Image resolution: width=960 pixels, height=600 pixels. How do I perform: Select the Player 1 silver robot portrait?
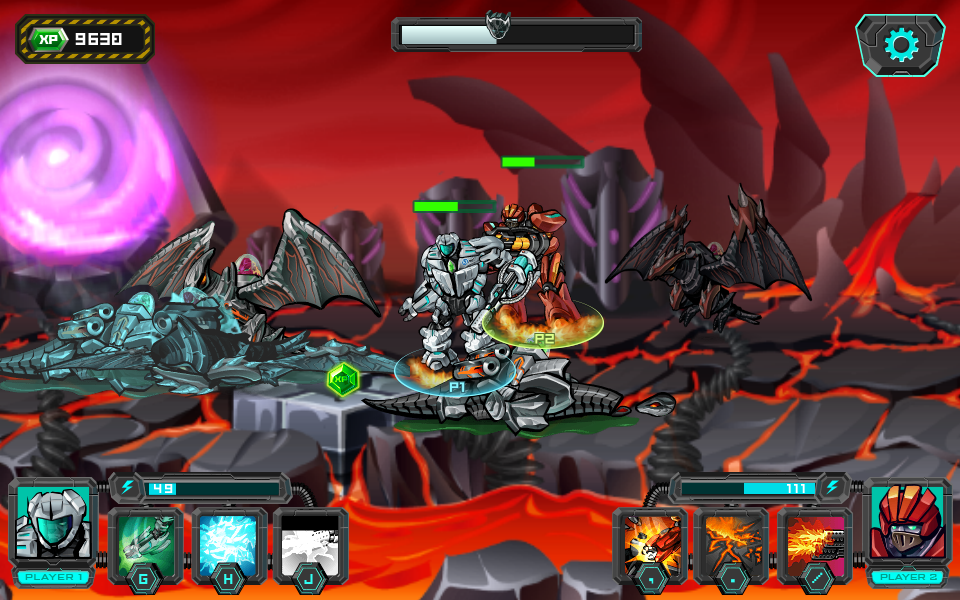click(x=54, y=523)
